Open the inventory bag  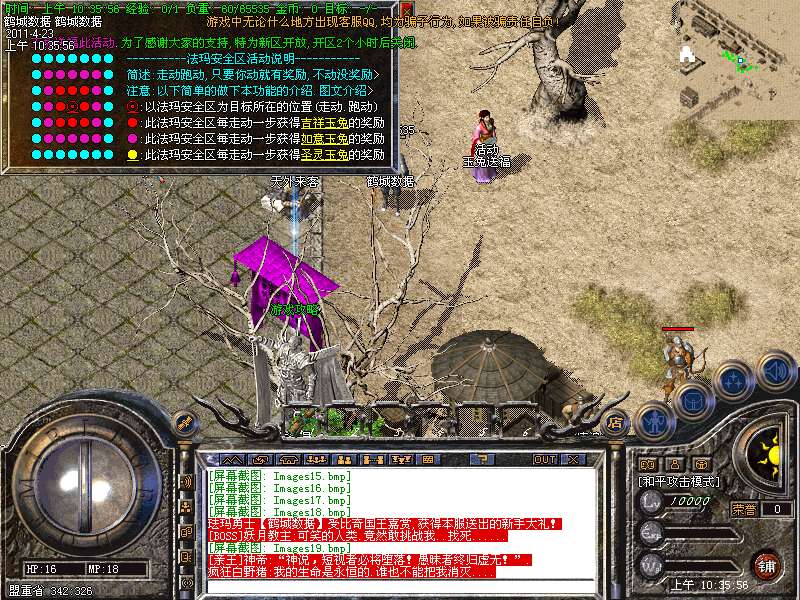[693, 400]
